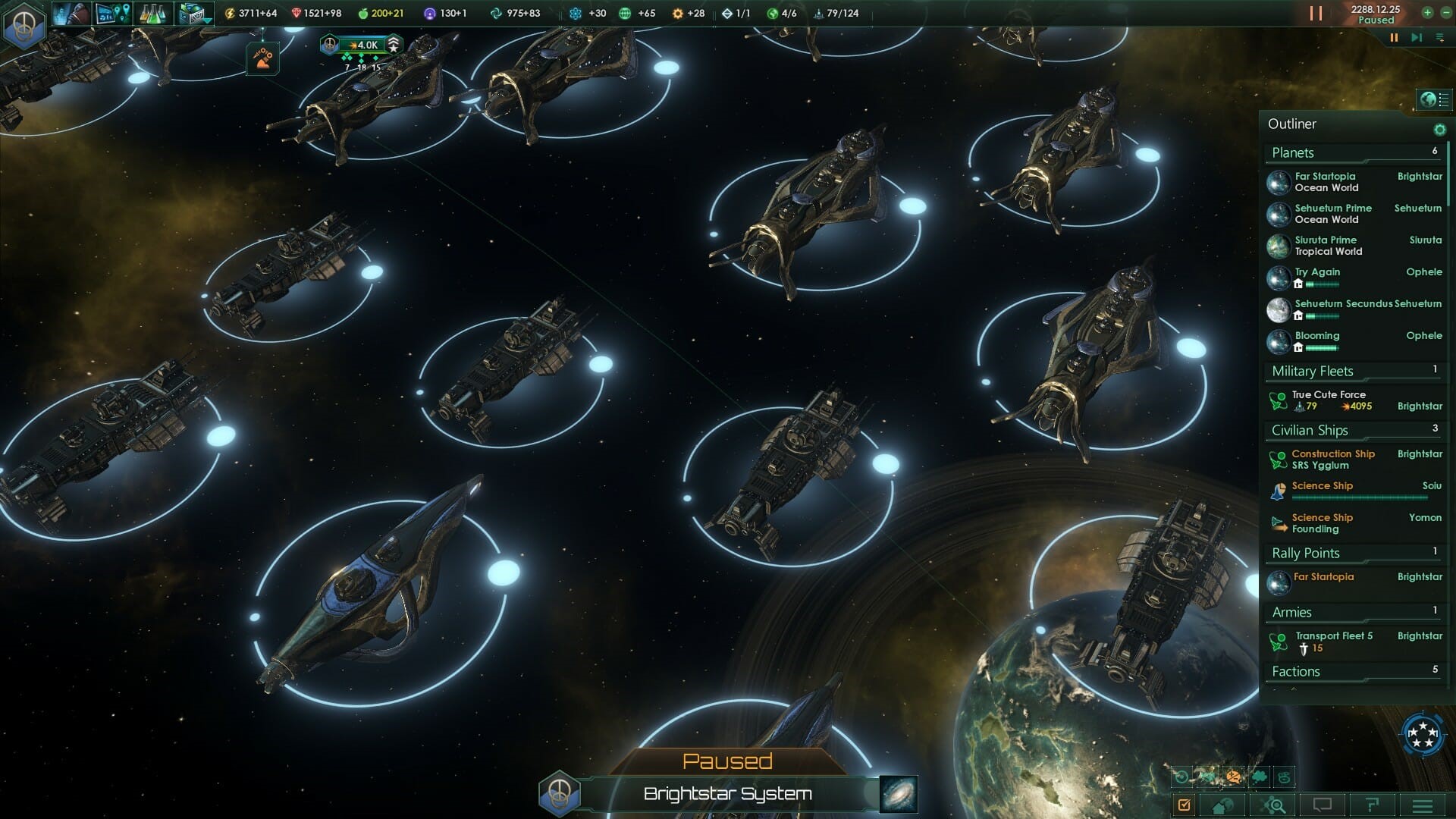Click the orange construction alert icon
Viewport: 1456px width, 819px height.
[262, 56]
